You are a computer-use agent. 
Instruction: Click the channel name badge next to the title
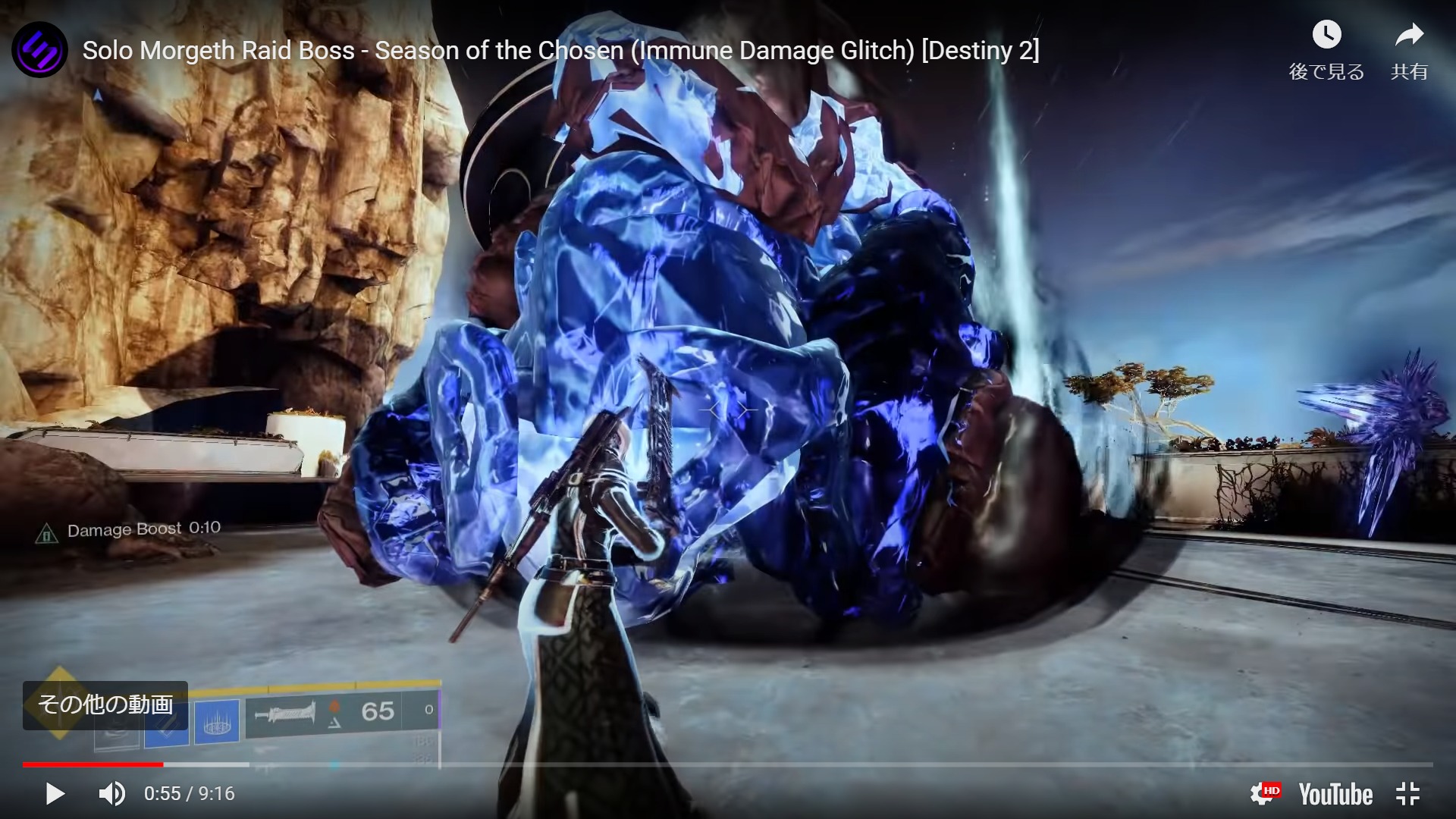39,49
